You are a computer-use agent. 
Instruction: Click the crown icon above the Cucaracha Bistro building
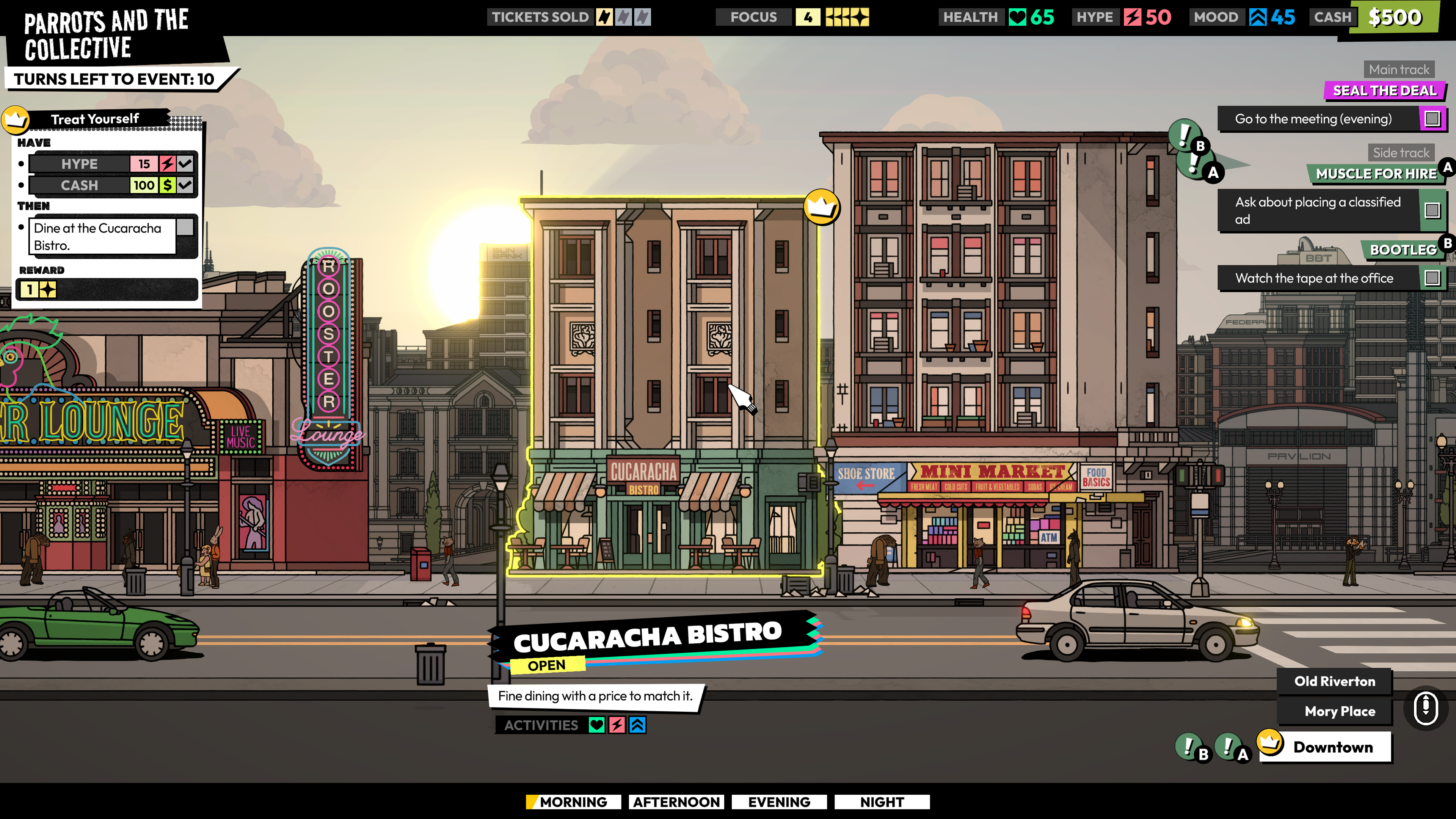coord(822,207)
